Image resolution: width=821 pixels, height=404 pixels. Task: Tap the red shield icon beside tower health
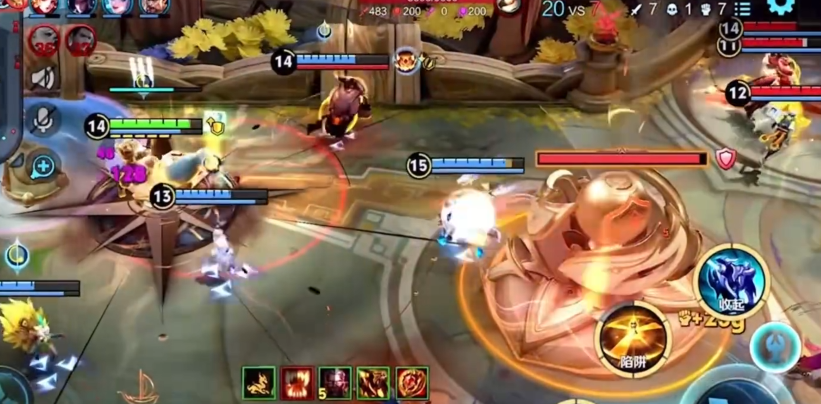click(x=725, y=158)
